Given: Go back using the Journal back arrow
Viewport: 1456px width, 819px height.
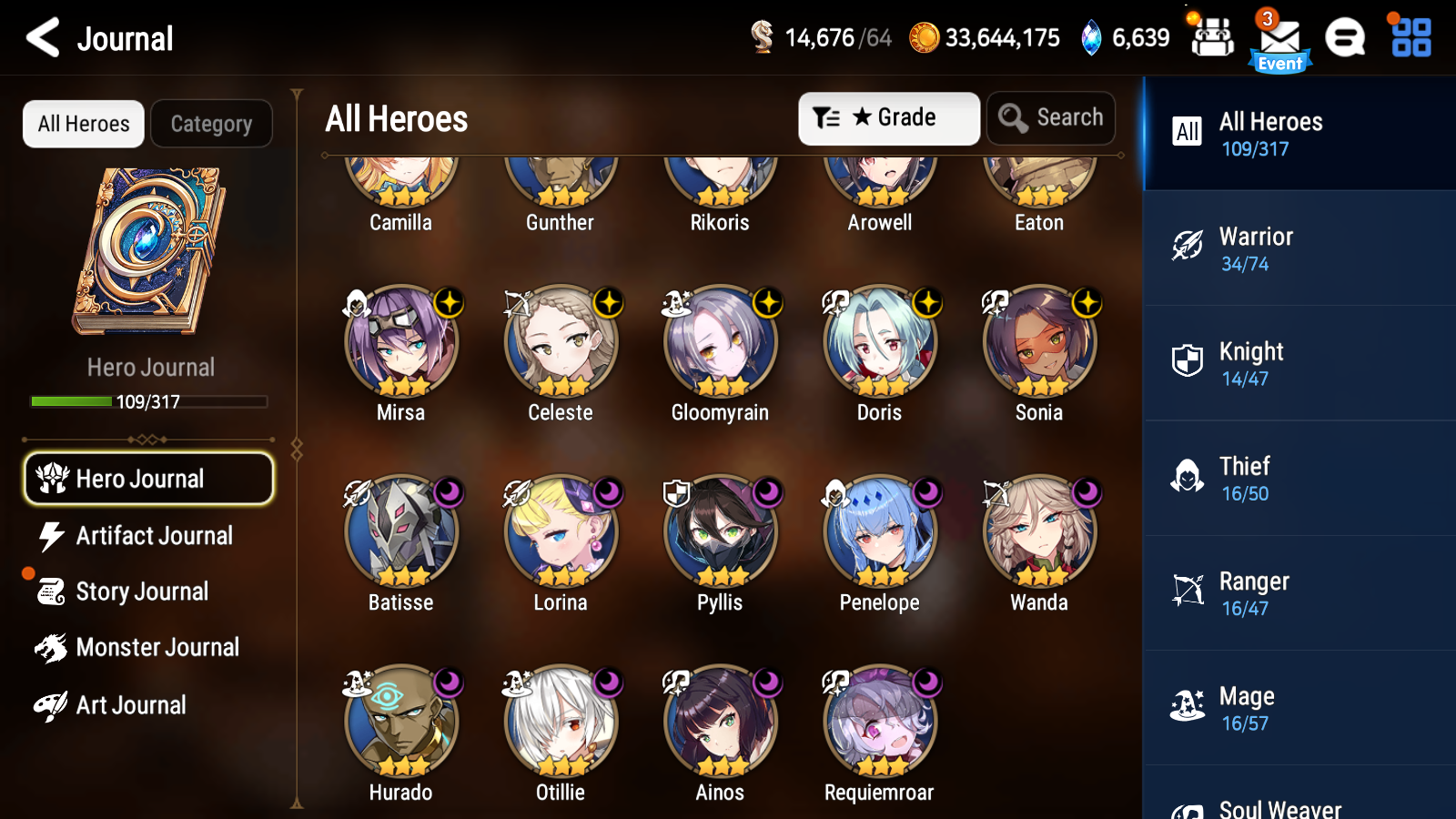Looking at the screenshot, I should pyautogui.click(x=40, y=38).
